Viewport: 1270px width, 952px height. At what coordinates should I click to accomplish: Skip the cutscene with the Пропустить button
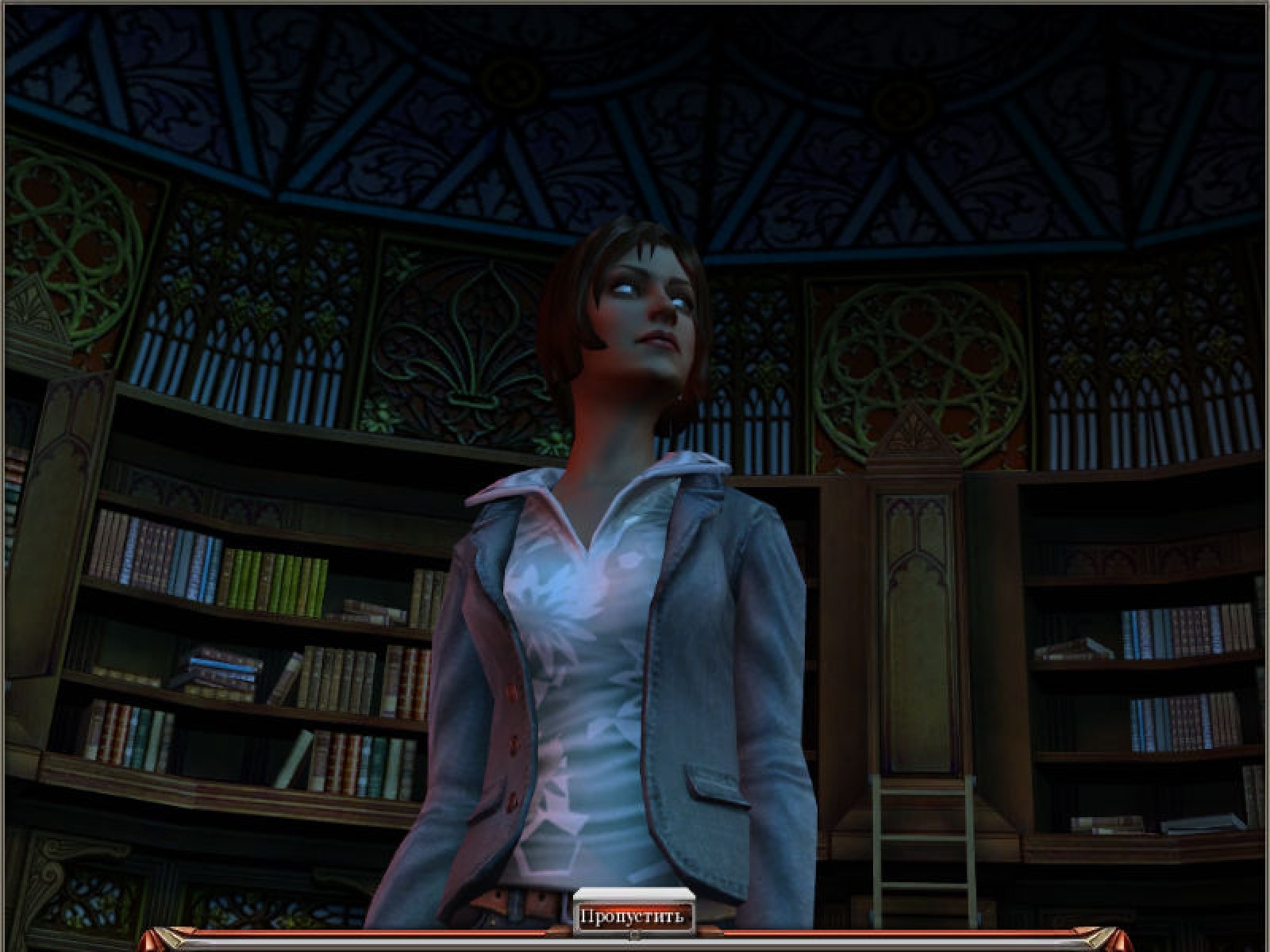click(x=632, y=917)
